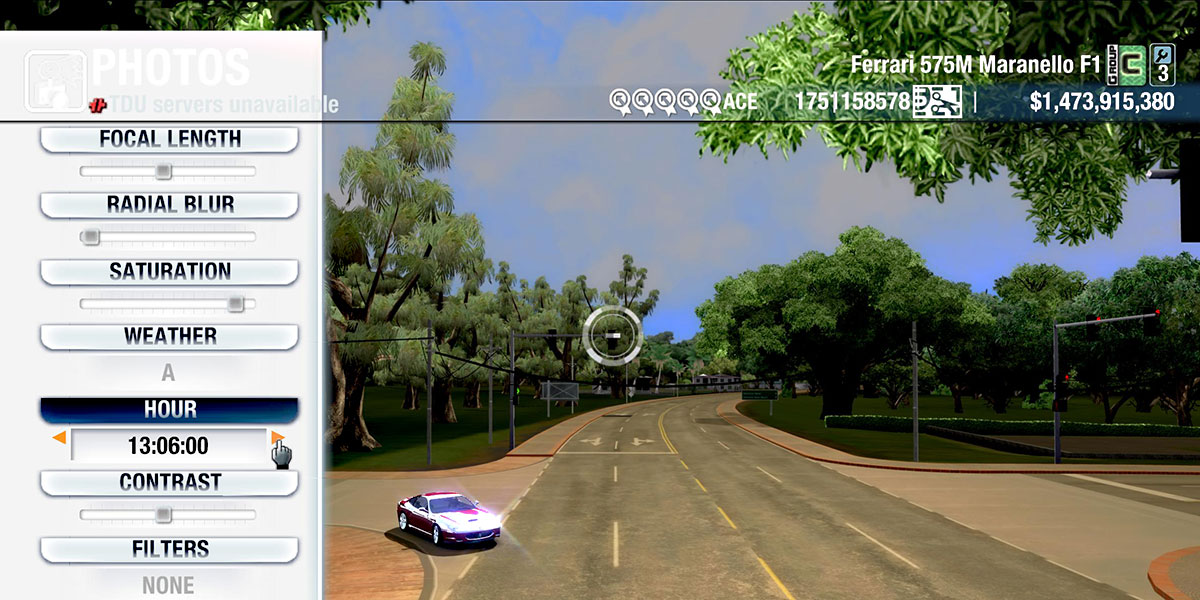Decrease hour with the left arrow
The image size is (1200, 600).
tap(60, 438)
